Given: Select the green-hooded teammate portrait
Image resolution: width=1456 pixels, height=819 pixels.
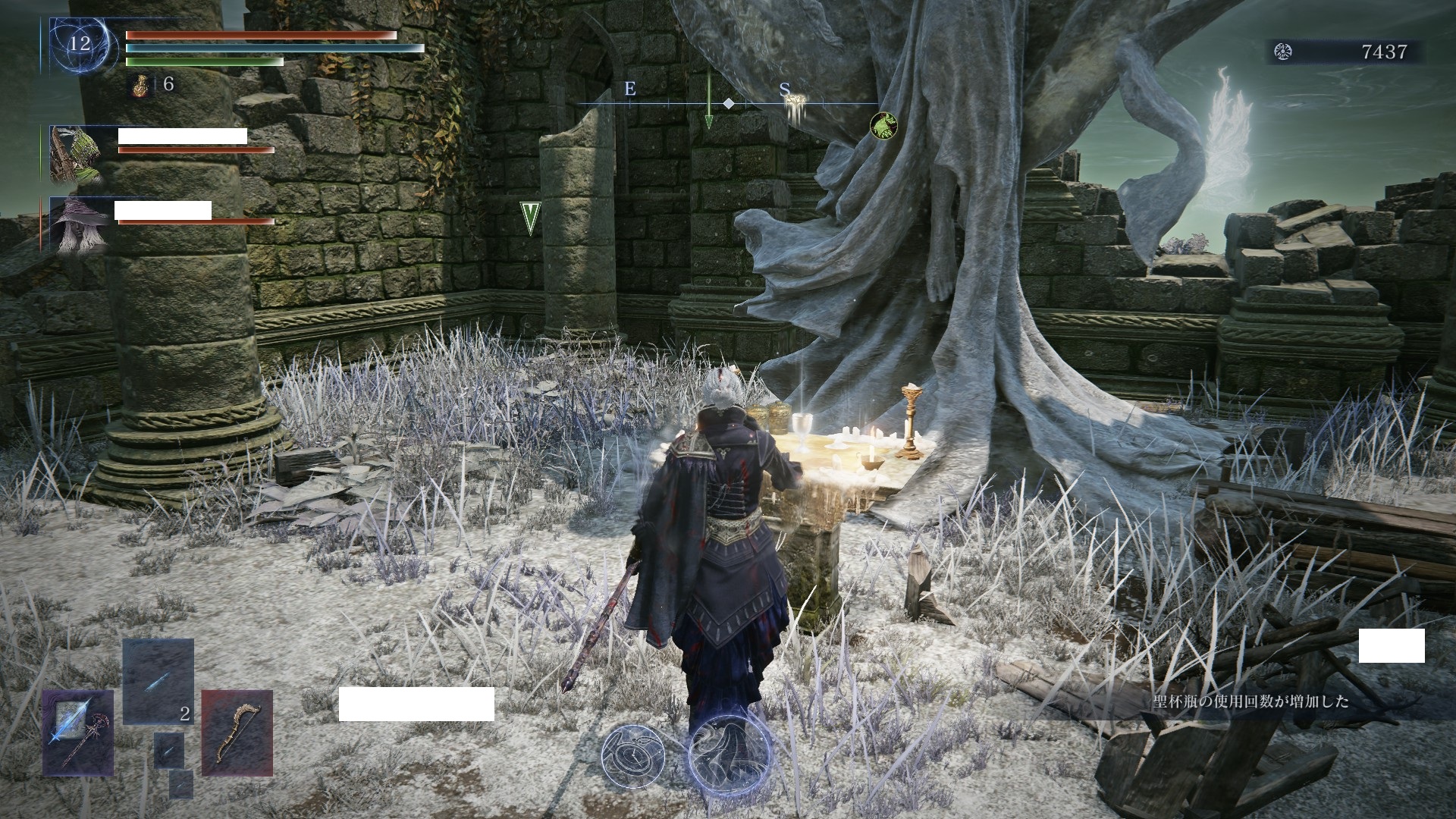Looking at the screenshot, I should click(x=76, y=154).
